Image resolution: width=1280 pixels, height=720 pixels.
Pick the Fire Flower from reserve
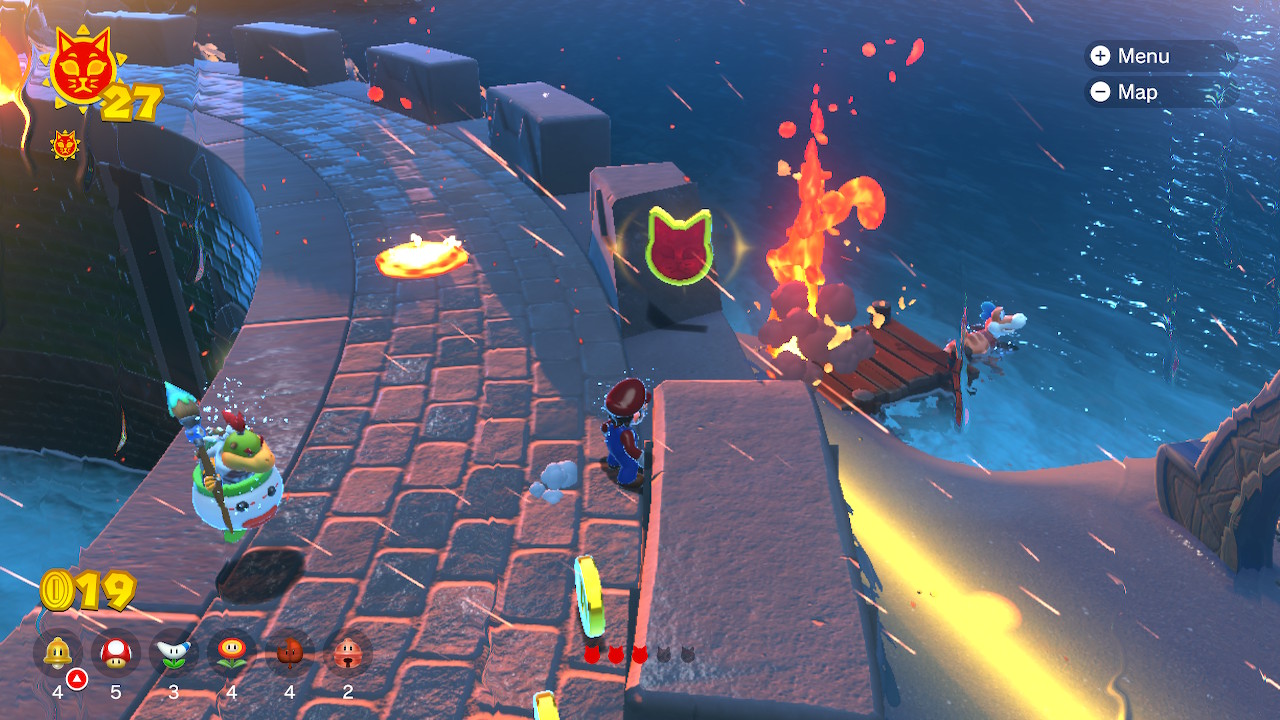tap(232, 653)
